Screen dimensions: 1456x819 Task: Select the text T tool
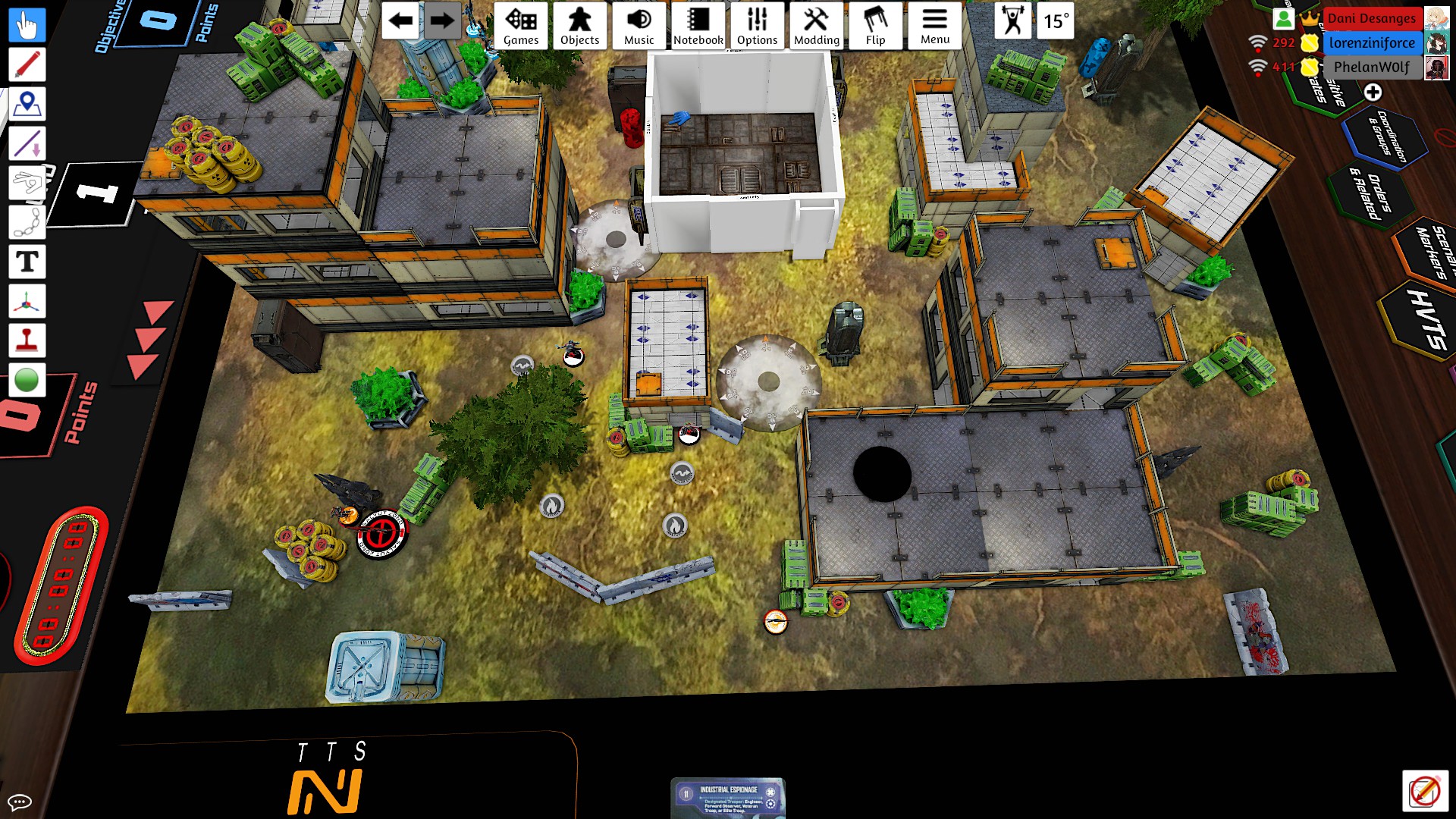(27, 262)
